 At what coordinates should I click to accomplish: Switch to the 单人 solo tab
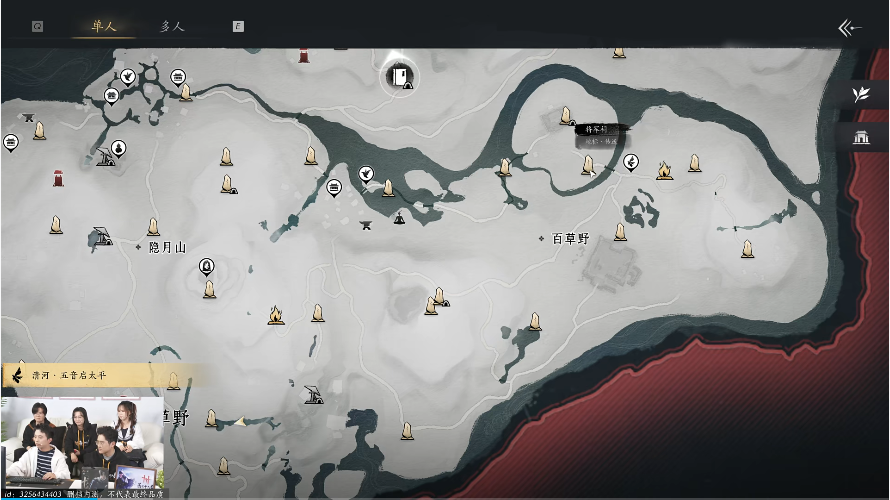[104, 26]
